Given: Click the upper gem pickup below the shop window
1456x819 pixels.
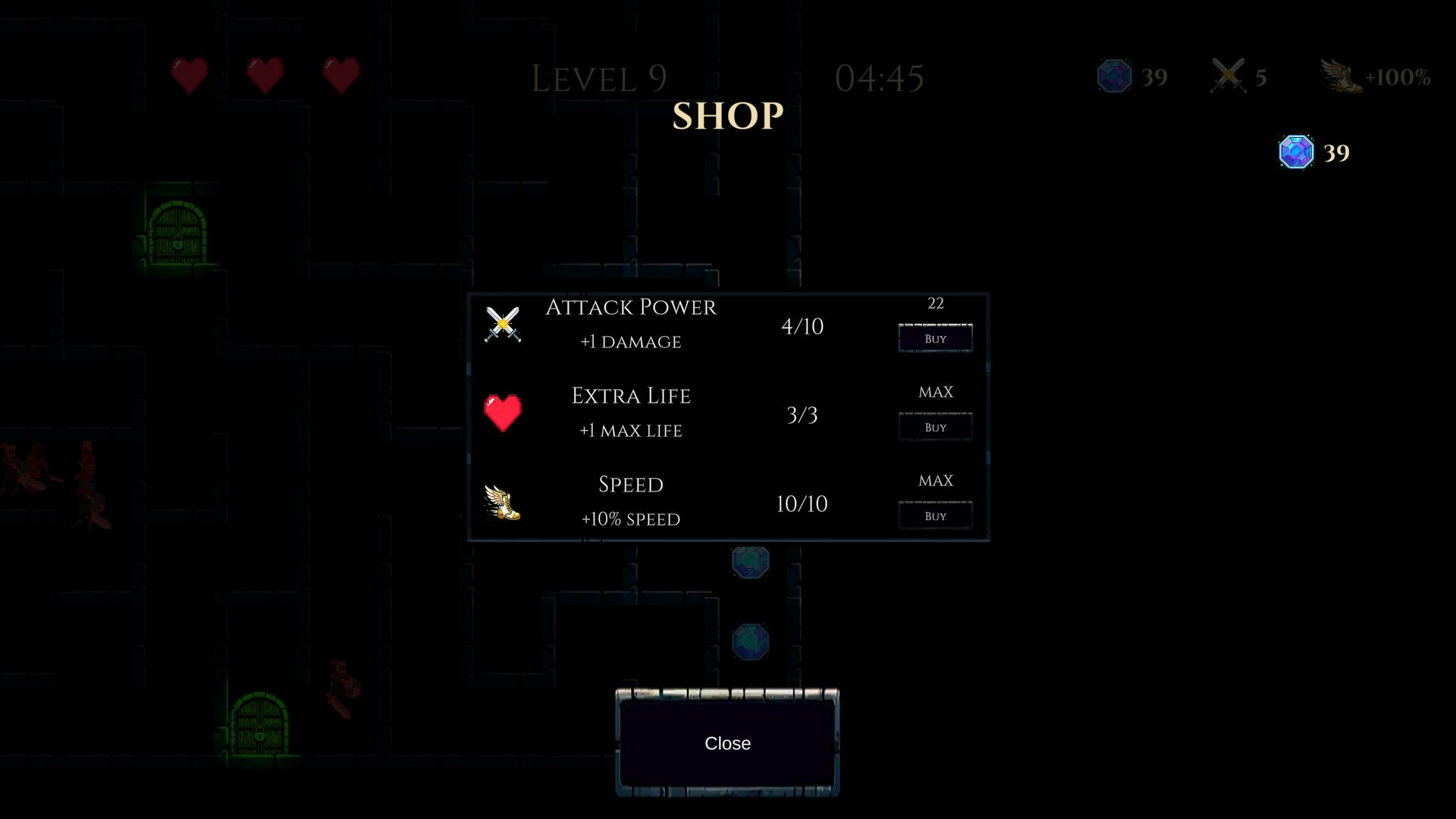Looking at the screenshot, I should tap(750, 562).
